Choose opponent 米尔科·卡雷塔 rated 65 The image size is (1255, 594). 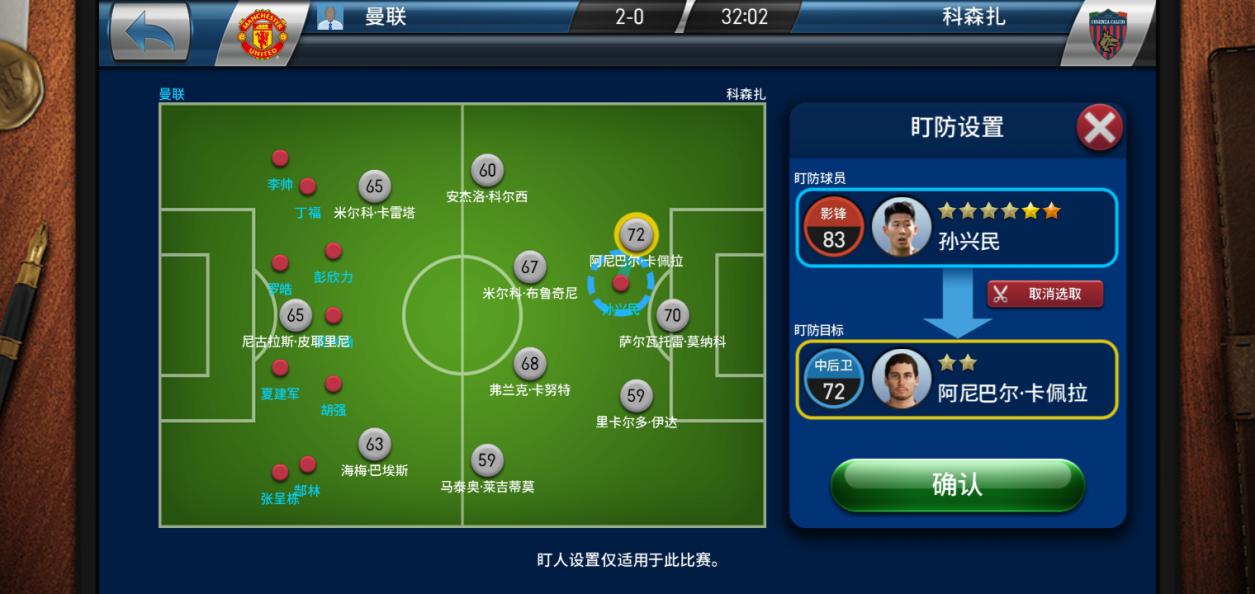pyautogui.click(x=374, y=187)
